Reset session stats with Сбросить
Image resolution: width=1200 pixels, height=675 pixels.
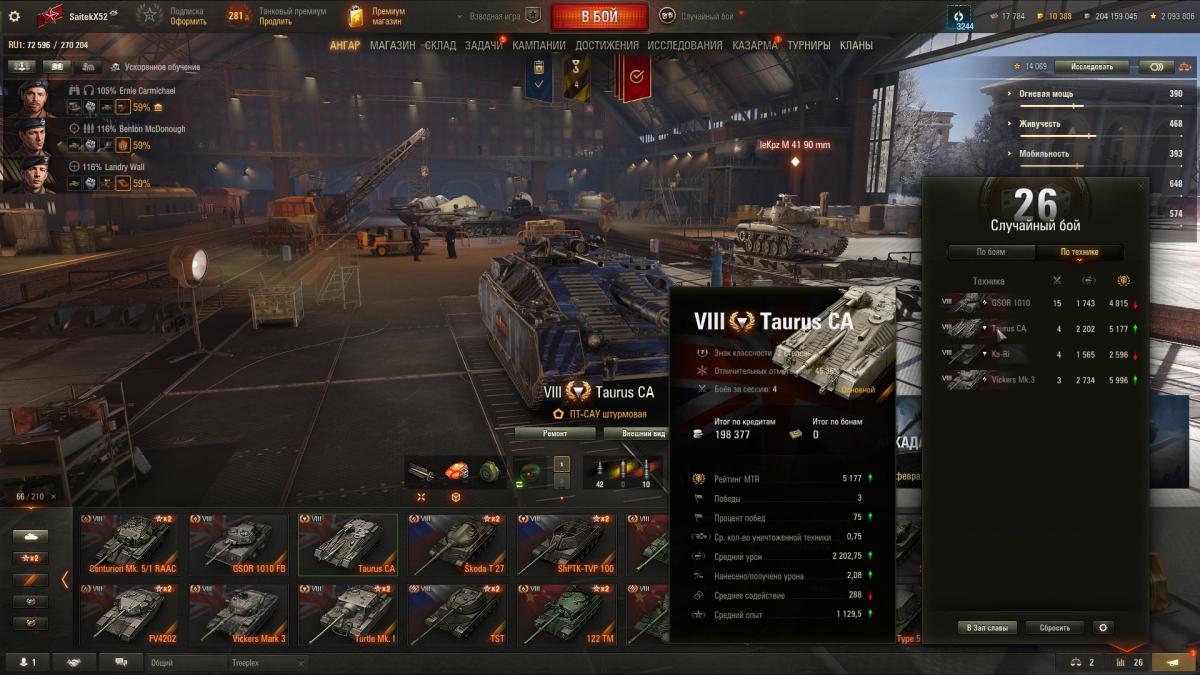pyautogui.click(x=1054, y=628)
